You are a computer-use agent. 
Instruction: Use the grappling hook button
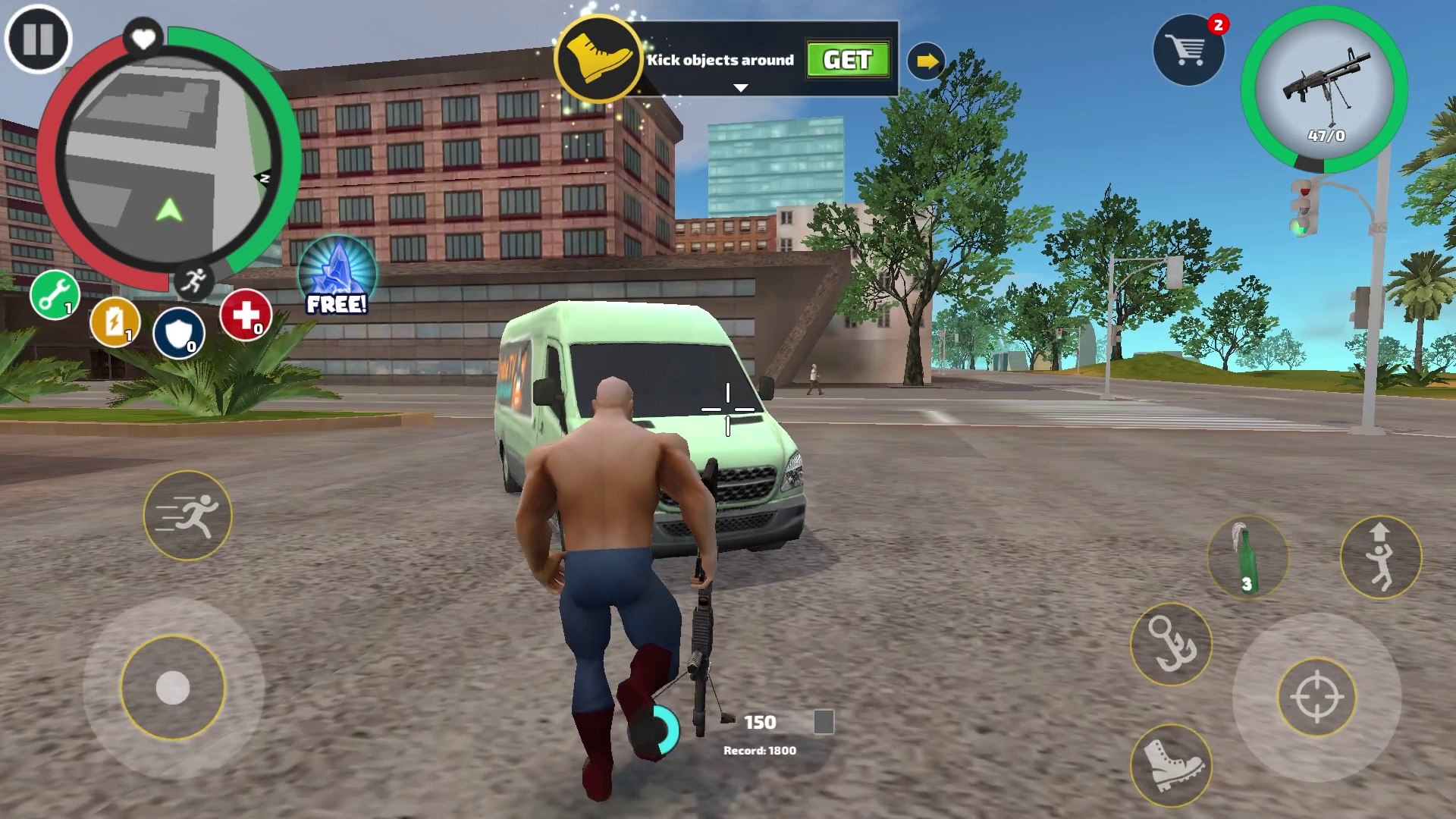click(1171, 644)
